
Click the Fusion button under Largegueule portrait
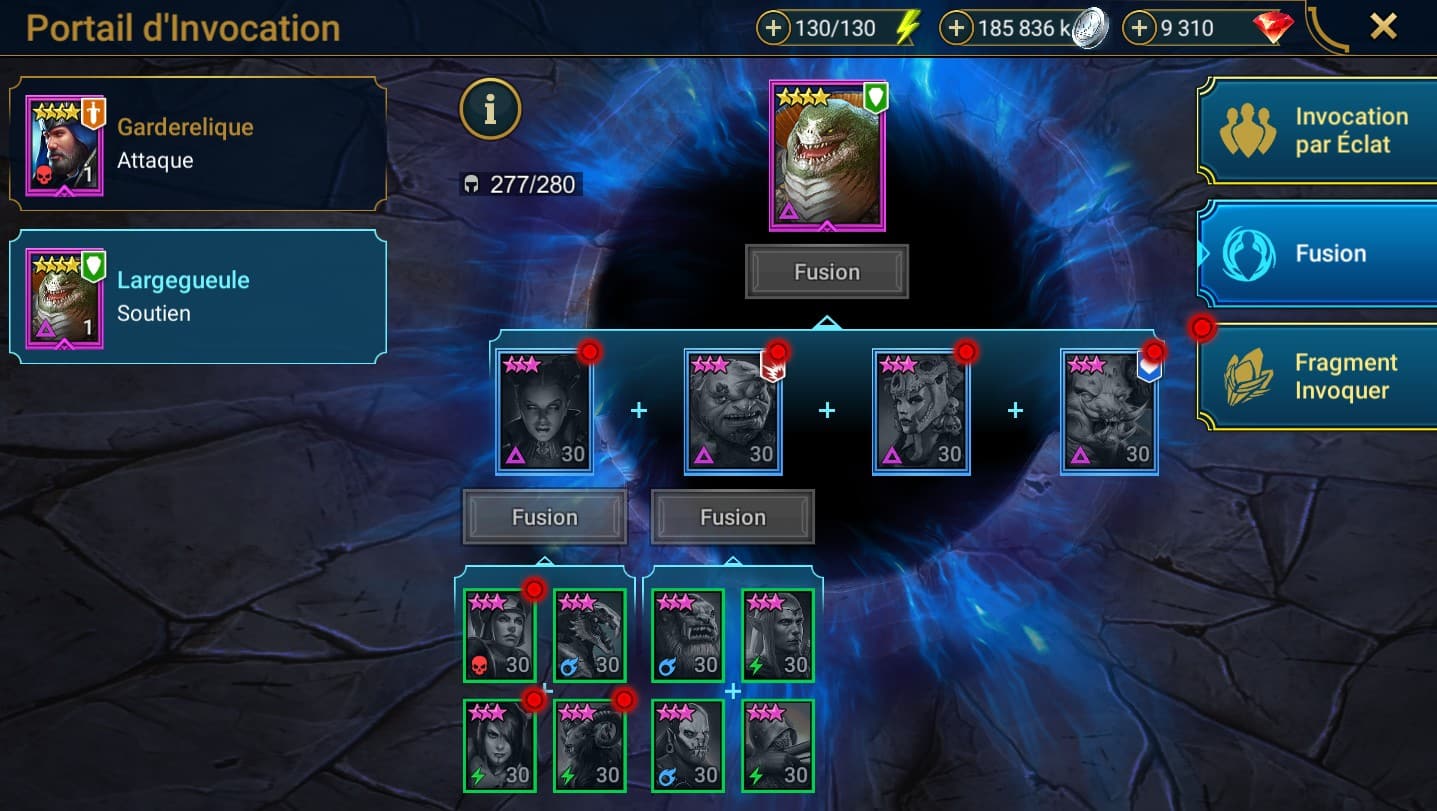click(826, 272)
